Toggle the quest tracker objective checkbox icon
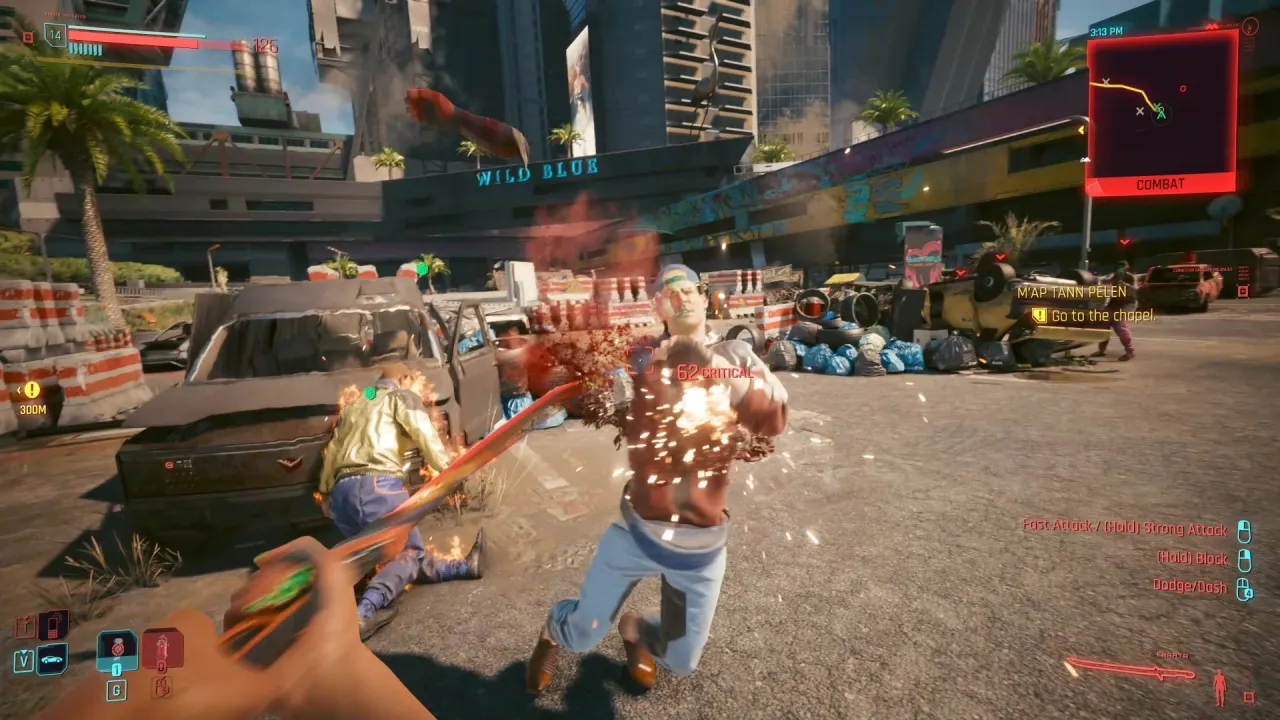Screen dimensions: 1280x720 (x=1039, y=315)
